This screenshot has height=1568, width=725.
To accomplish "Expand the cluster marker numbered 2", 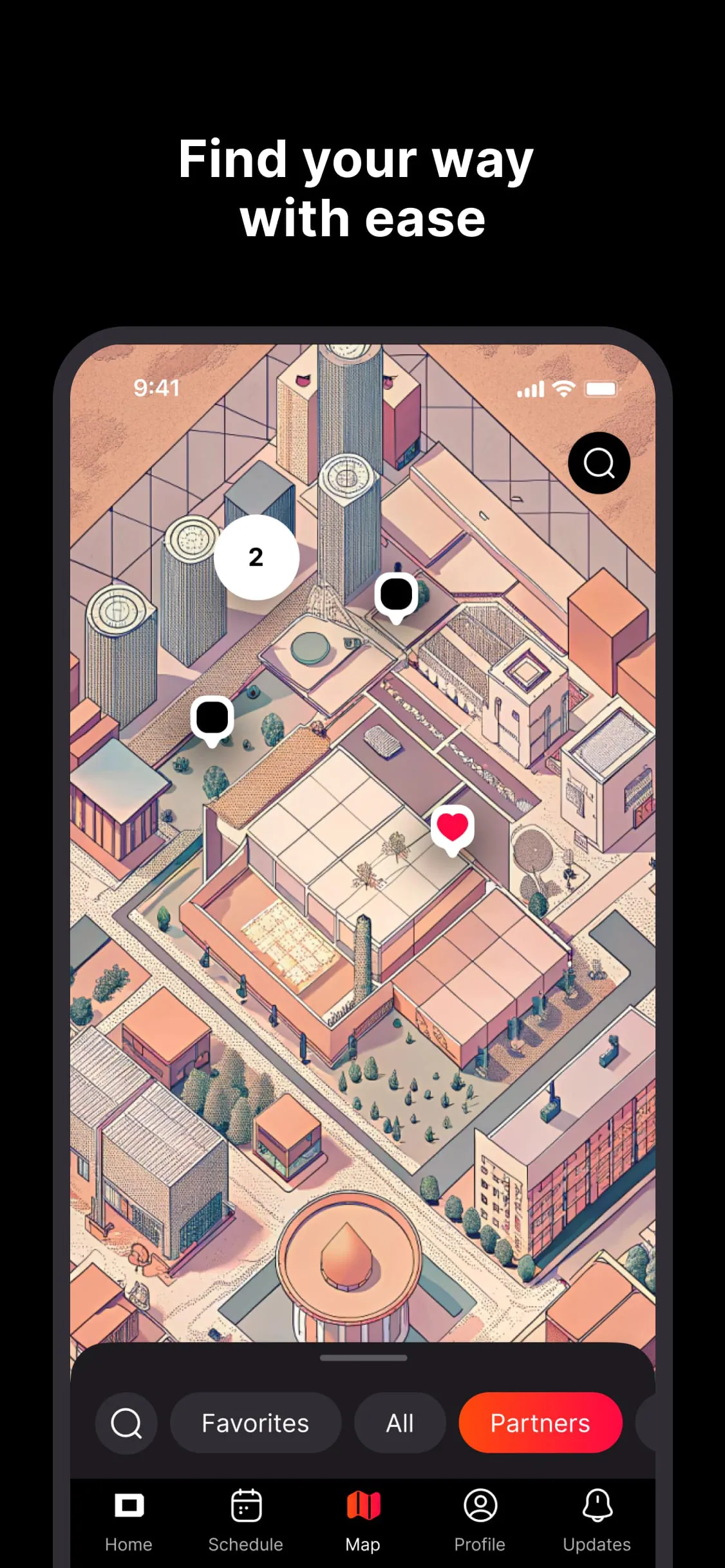I will [x=256, y=557].
